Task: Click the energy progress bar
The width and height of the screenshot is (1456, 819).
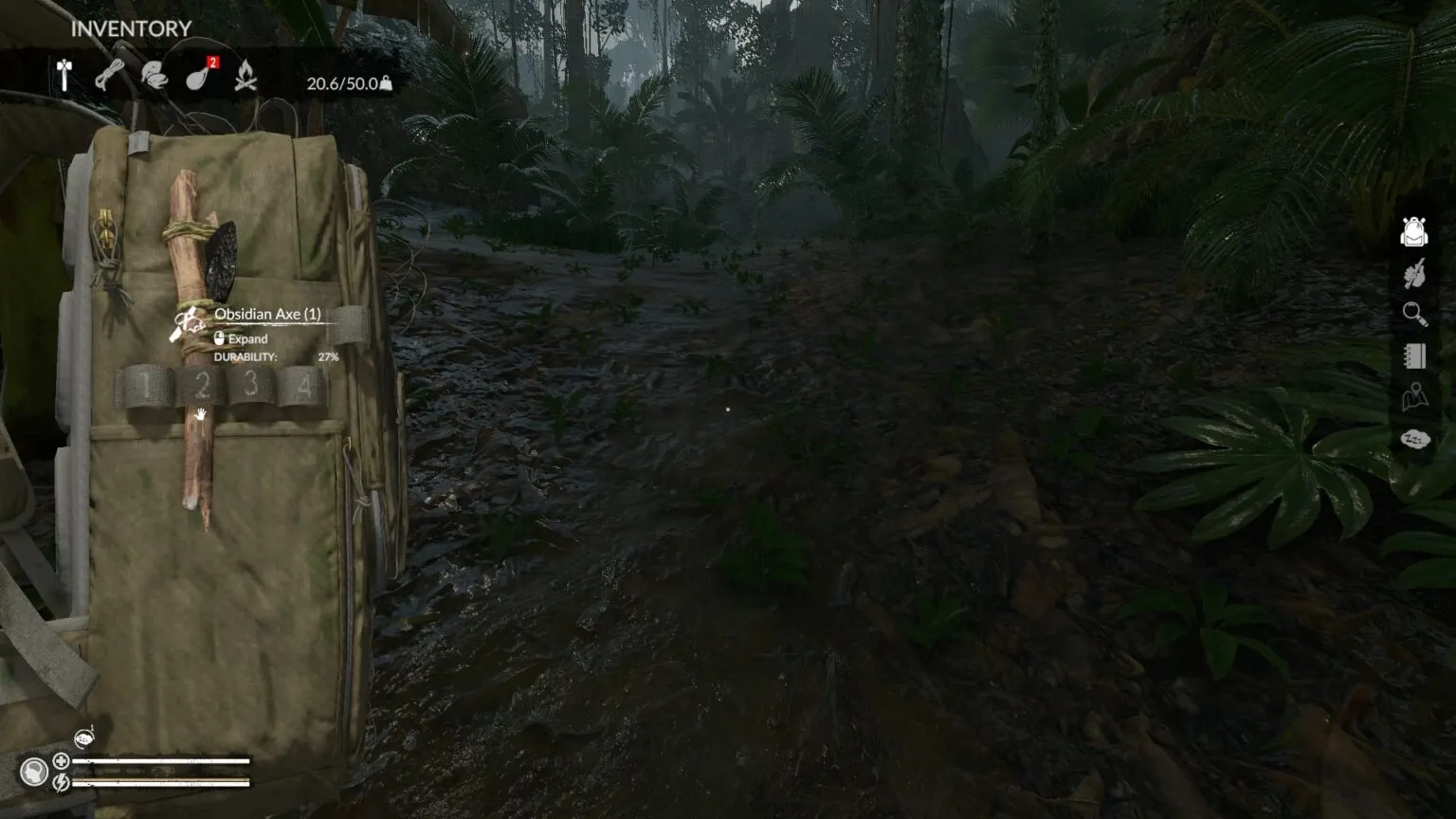Action: coord(161,783)
